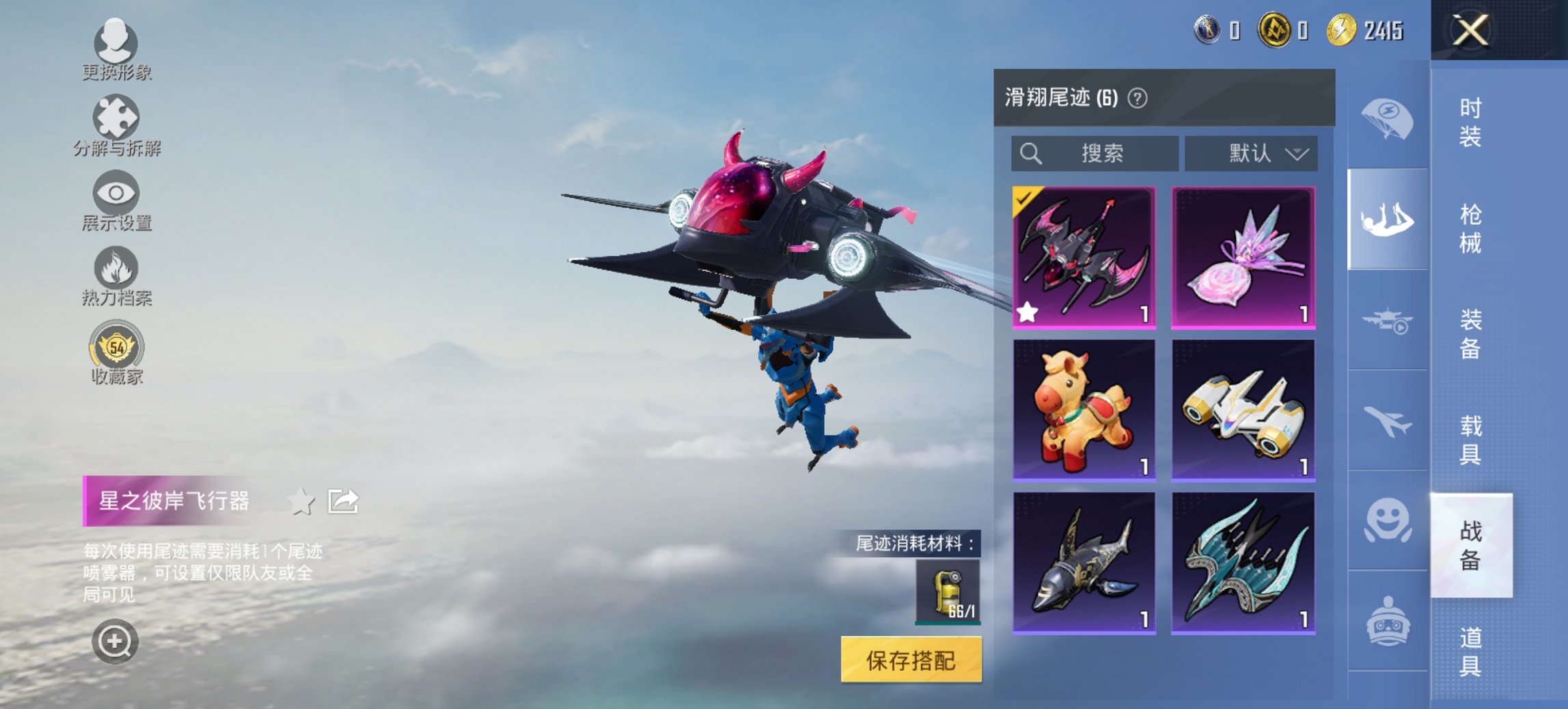Open the 默认 sorting dropdown
Image resolution: width=1568 pixels, height=709 pixels.
(x=1252, y=154)
